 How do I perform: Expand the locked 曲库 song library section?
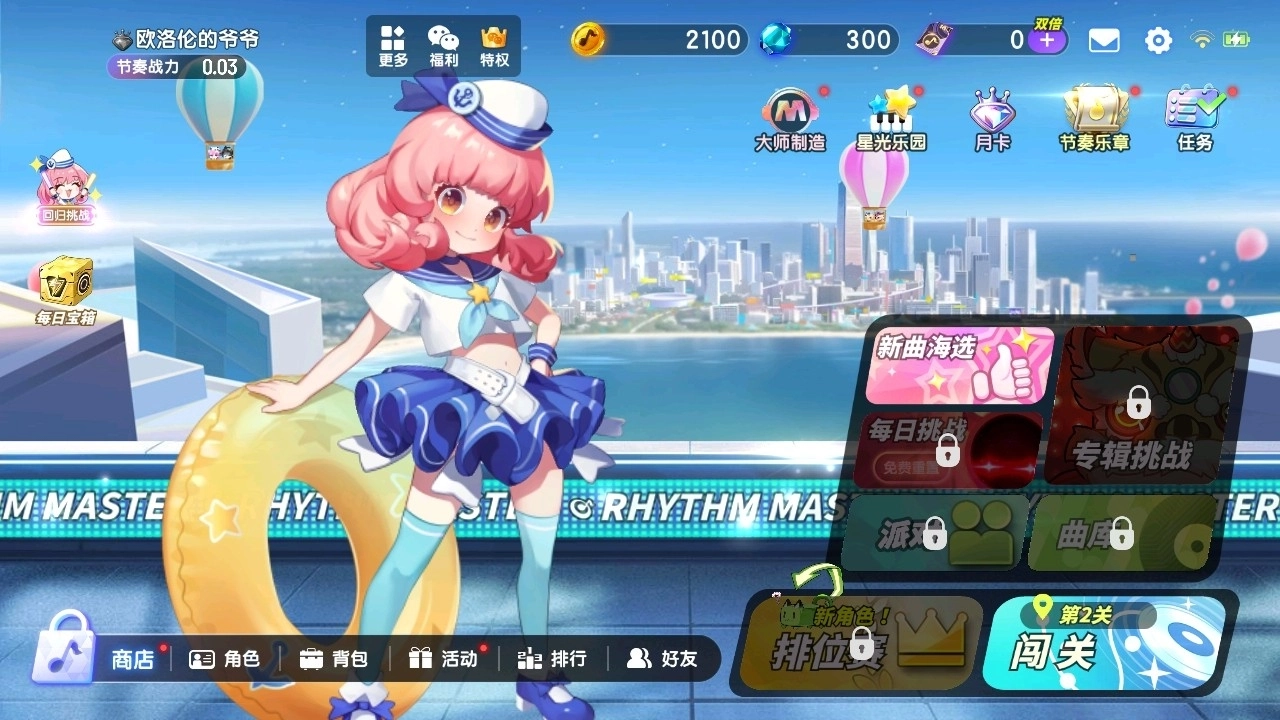click(1120, 532)
